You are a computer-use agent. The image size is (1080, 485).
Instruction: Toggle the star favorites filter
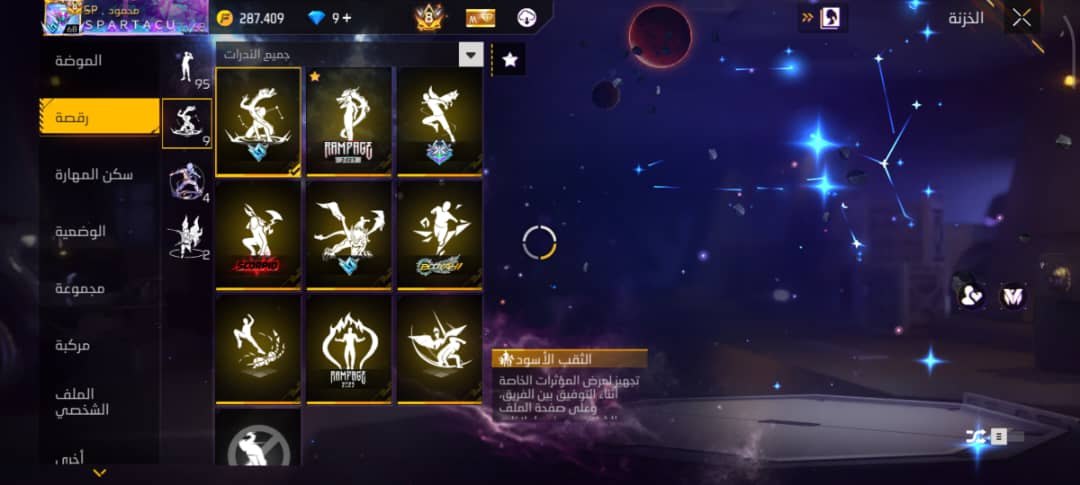pyautogui.click(x=510, y=60)
